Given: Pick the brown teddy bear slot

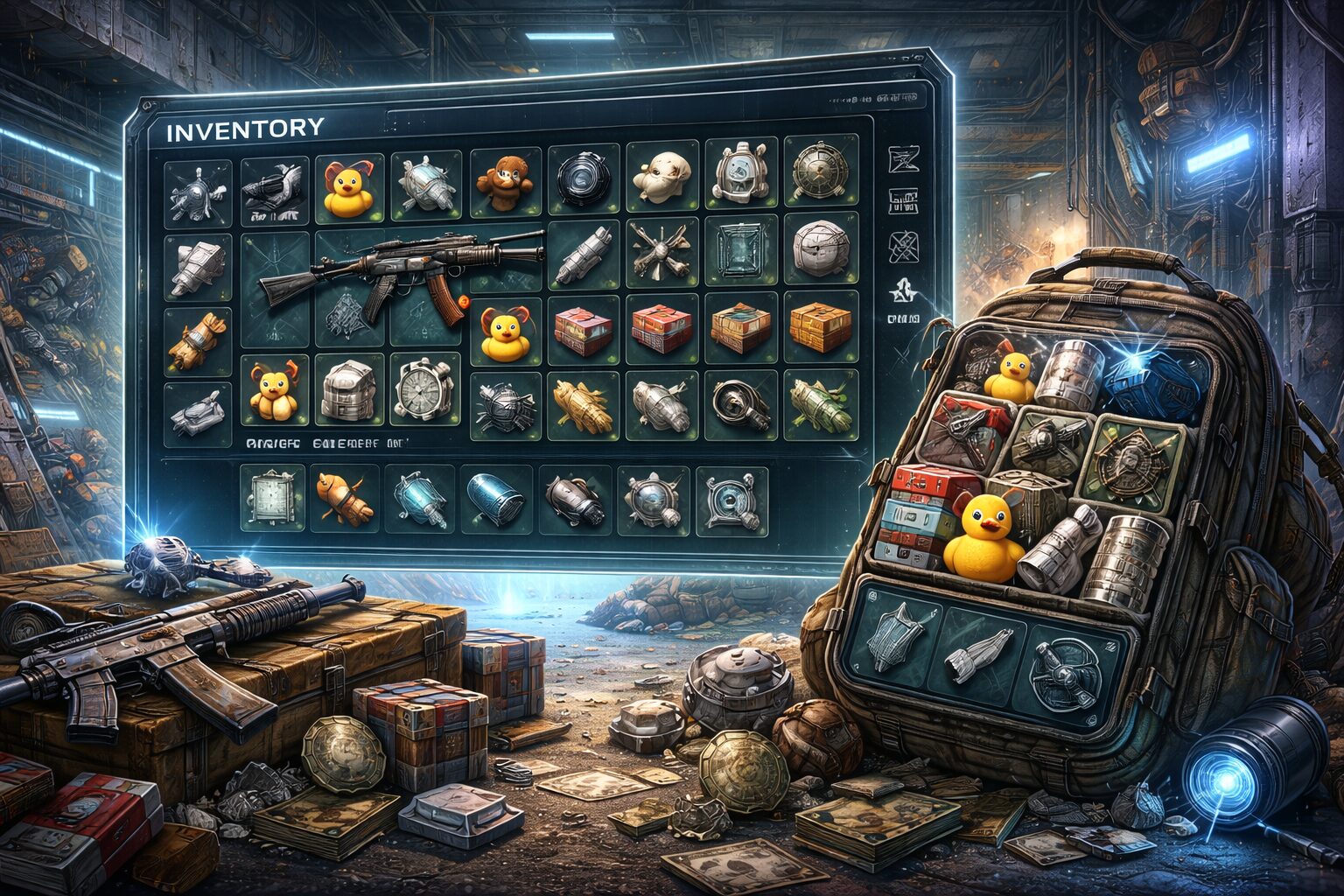Looking at the screenshot, I should coord(504,179).
